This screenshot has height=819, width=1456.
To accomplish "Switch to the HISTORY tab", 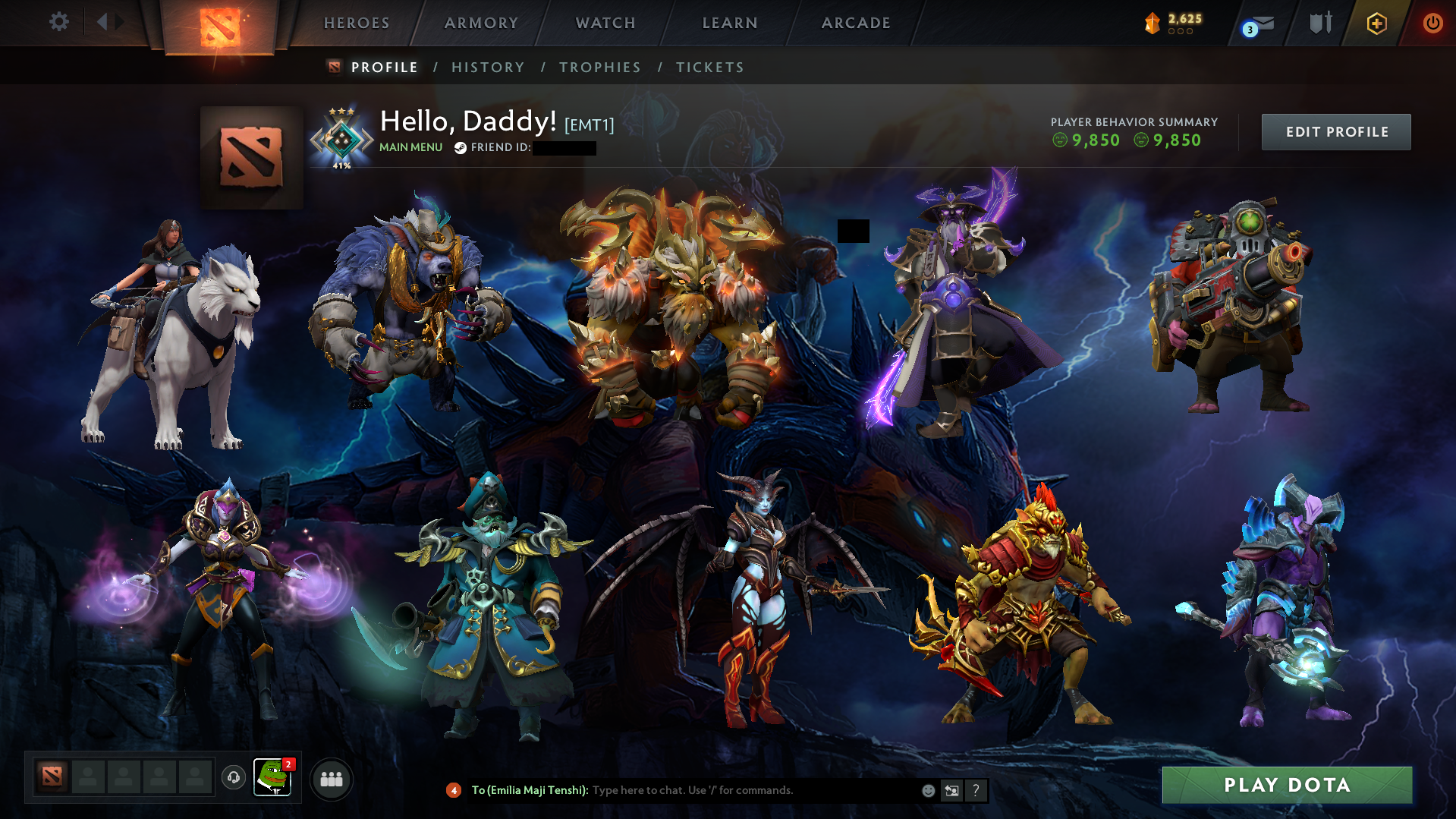I will pyautogui.click(x=488, y=67).
